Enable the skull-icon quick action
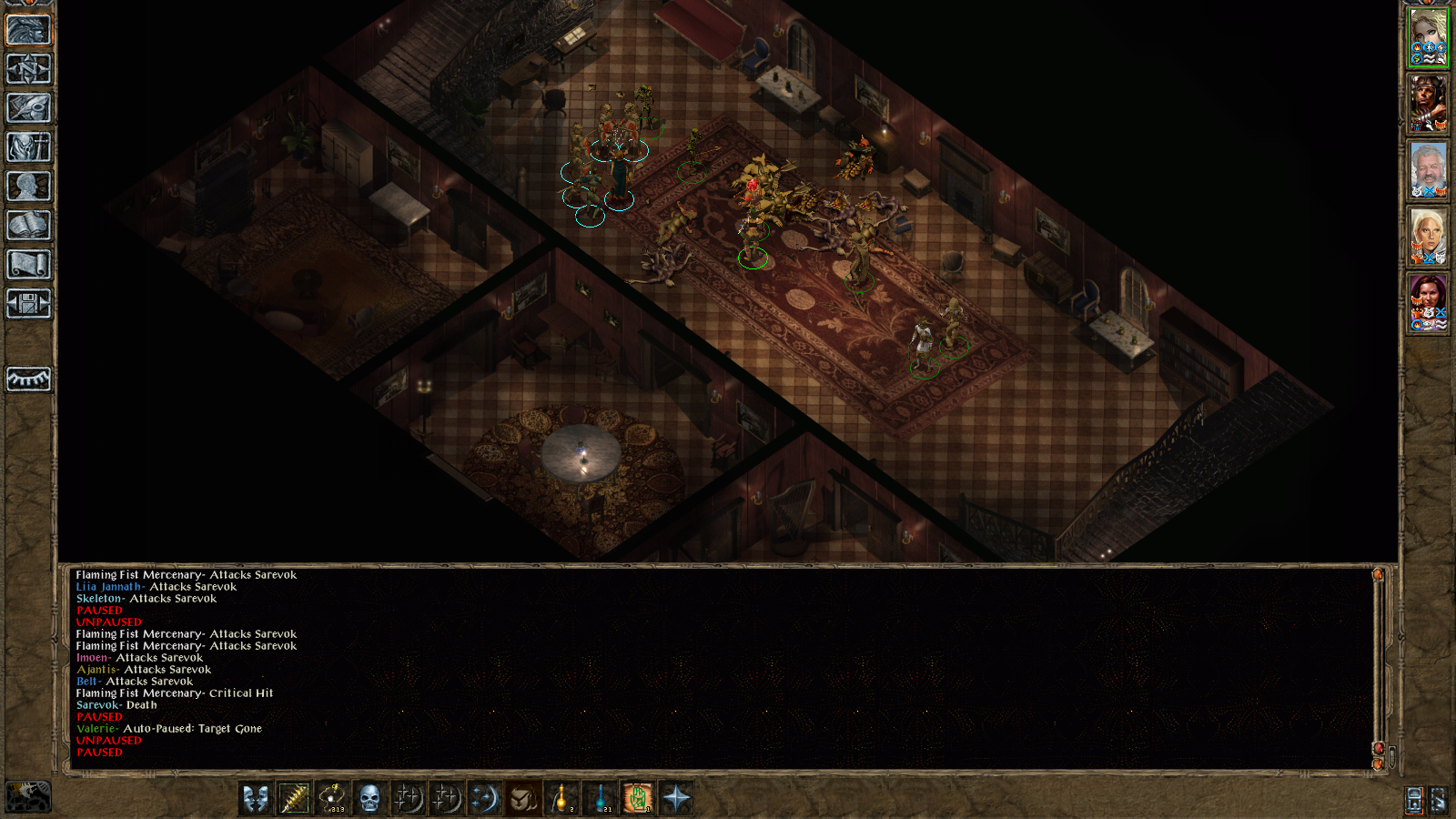Viewport: 1456px width, 819px height. coord(369,799)
